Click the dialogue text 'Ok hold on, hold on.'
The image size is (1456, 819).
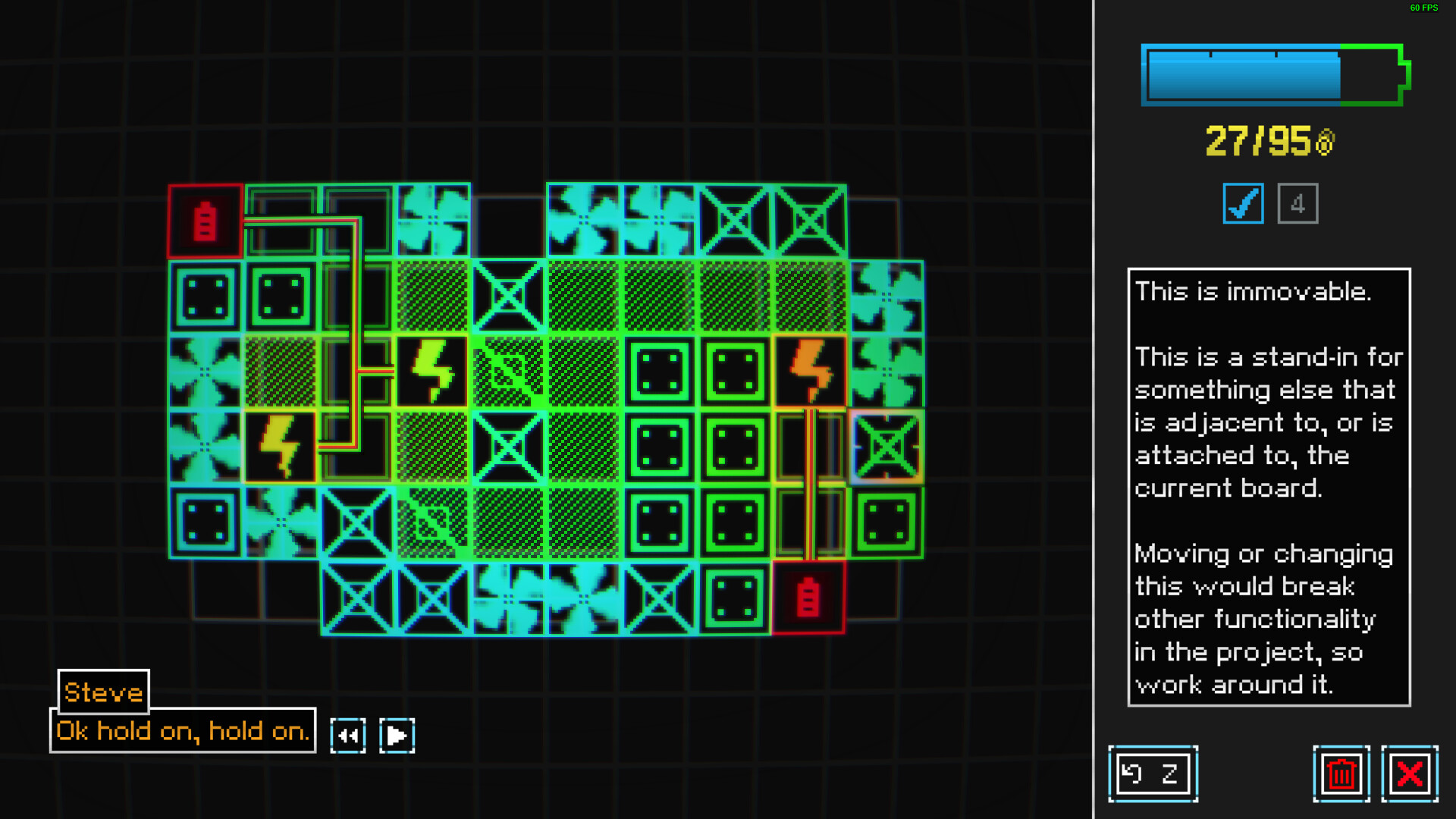coord(181,730)
